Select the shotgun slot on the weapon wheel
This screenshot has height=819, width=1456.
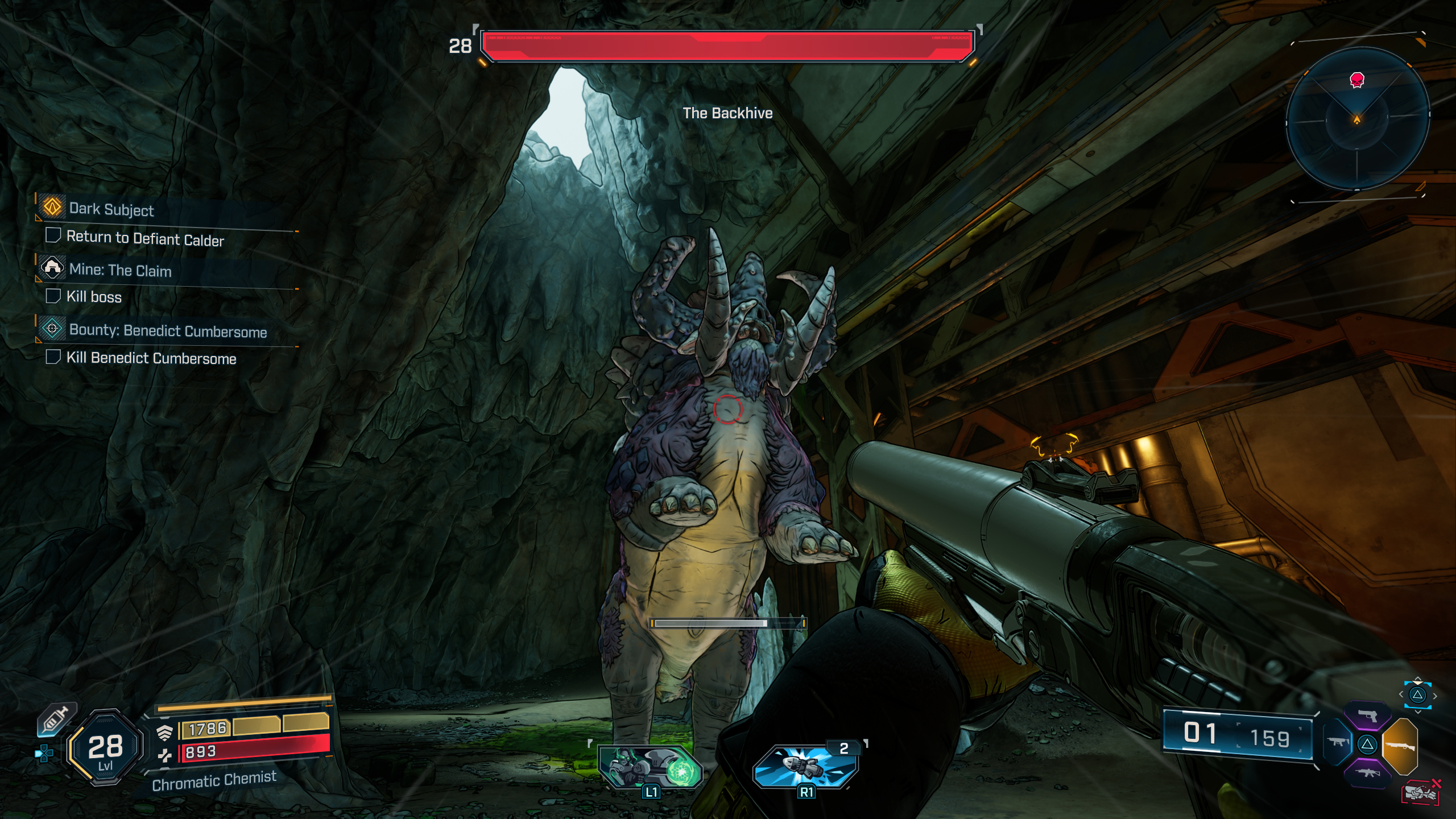tap(1400, 748)
